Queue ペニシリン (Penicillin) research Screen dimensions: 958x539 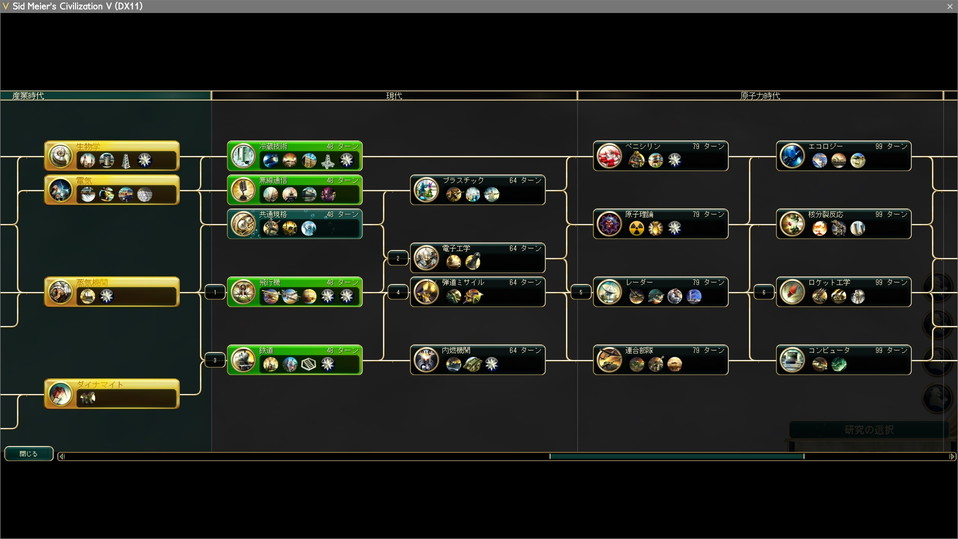pos(661,155)
